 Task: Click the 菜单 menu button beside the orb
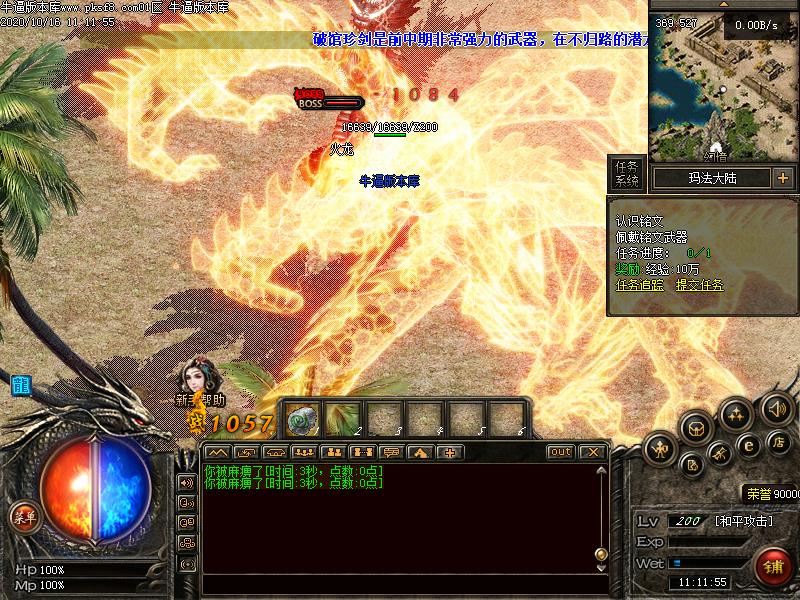click(x=24, y=516)
